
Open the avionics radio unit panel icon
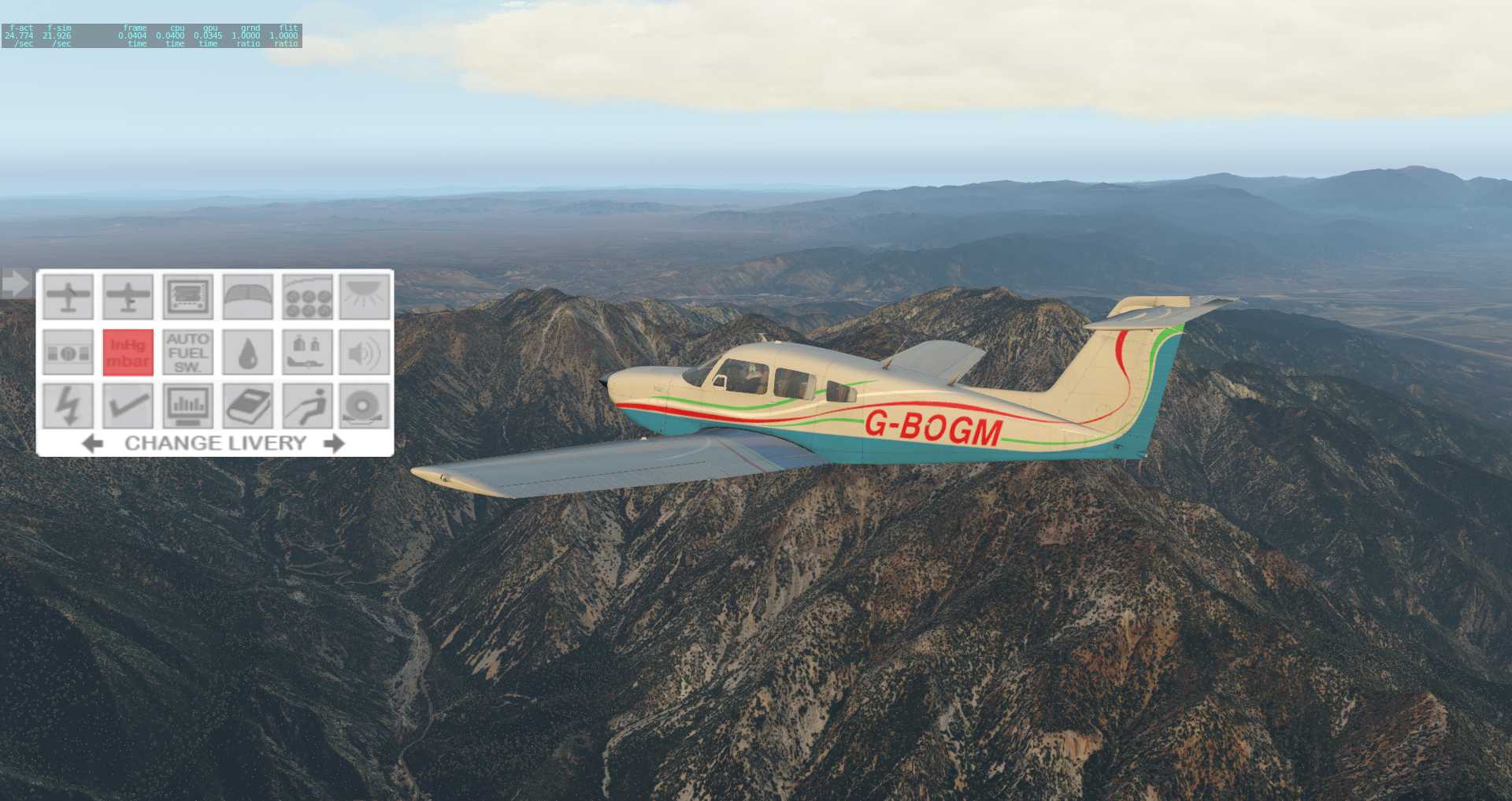tap(187, 297)
